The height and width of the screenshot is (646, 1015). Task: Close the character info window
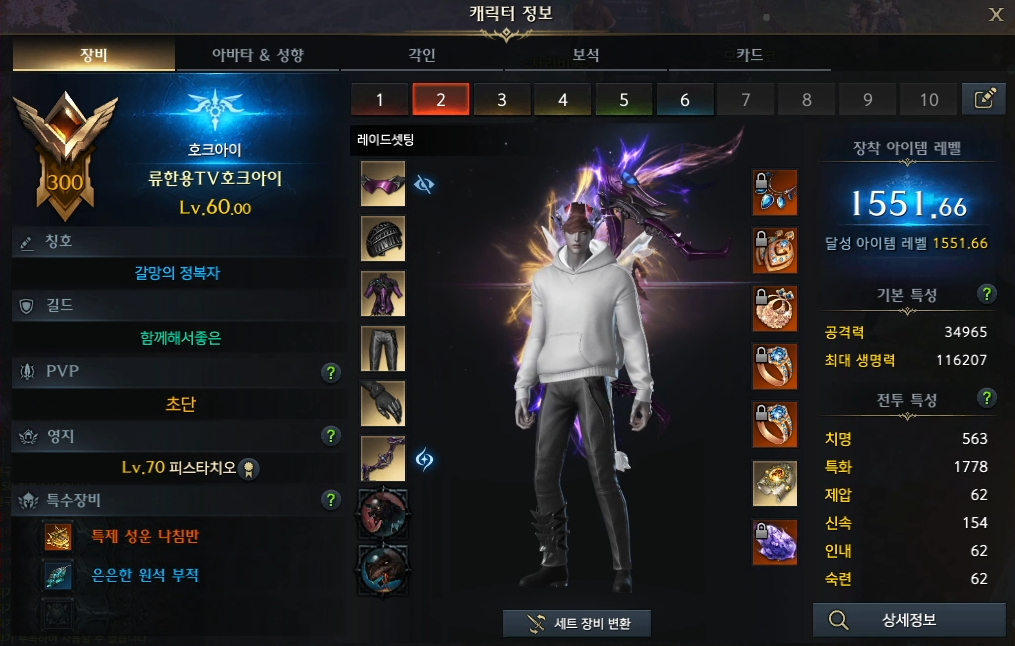[995, 14]
